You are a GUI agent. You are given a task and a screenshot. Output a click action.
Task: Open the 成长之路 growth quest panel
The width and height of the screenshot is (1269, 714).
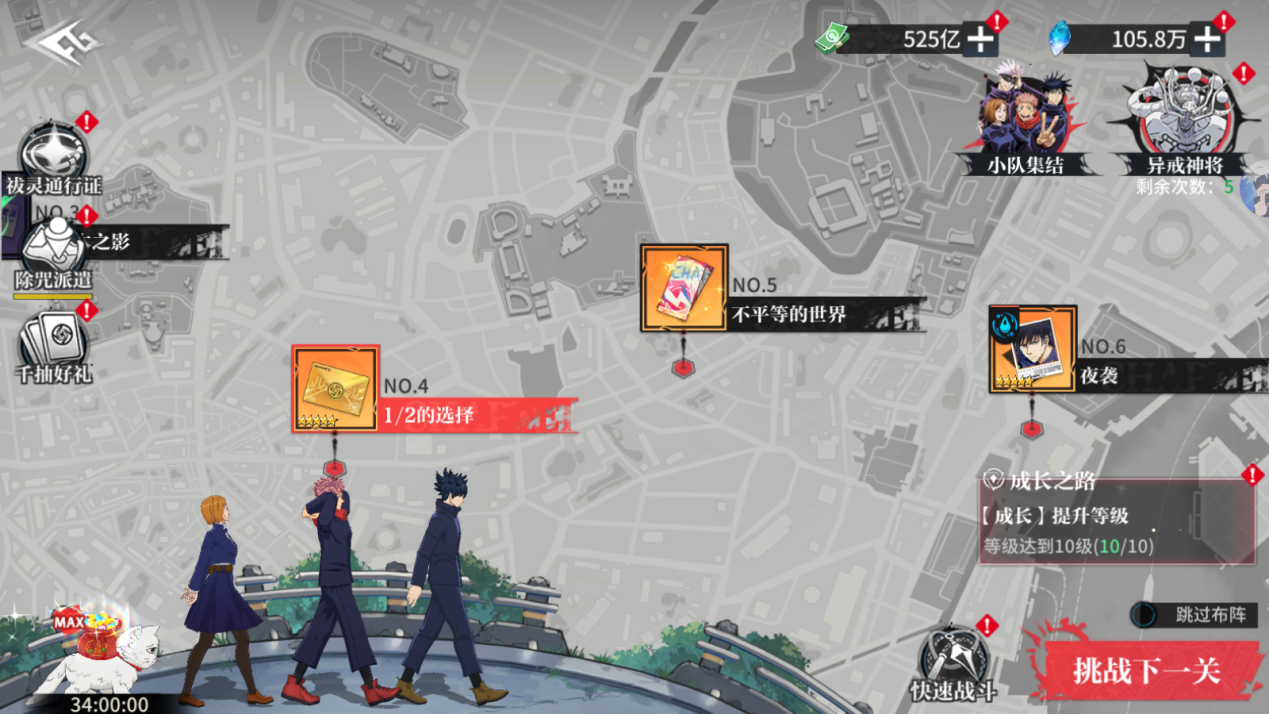[x=1116, y=520]
